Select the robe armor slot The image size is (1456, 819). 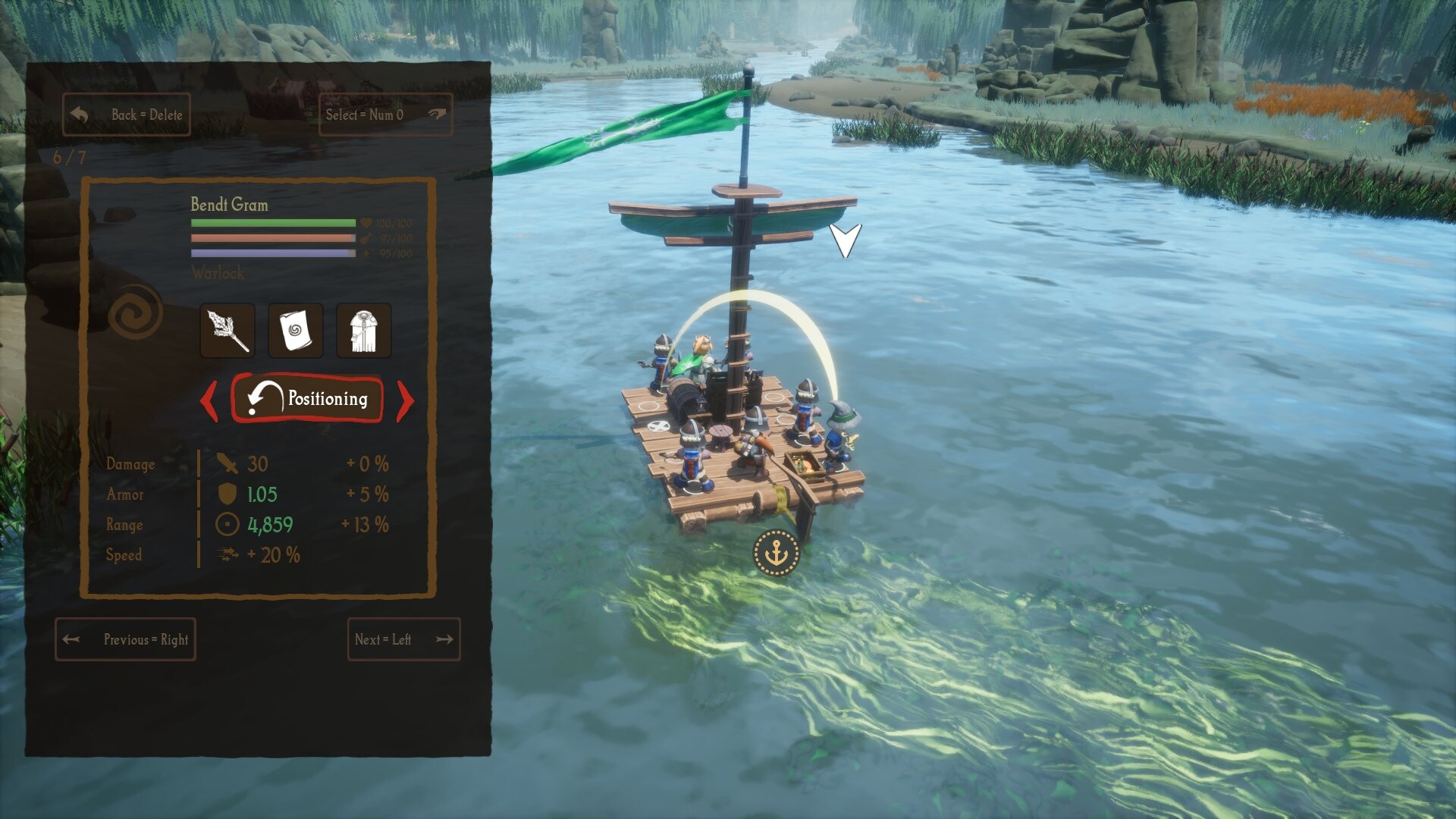point(363,331)
